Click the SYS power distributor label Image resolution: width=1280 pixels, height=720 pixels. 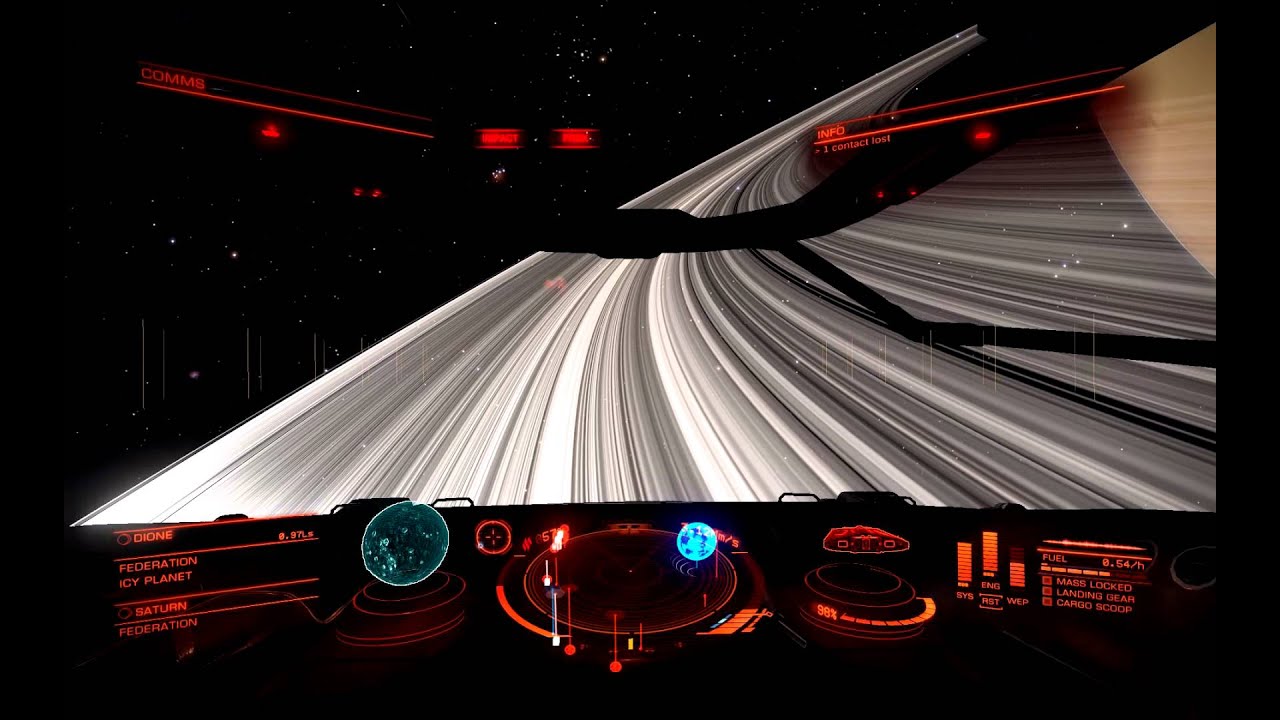[964, 596]
